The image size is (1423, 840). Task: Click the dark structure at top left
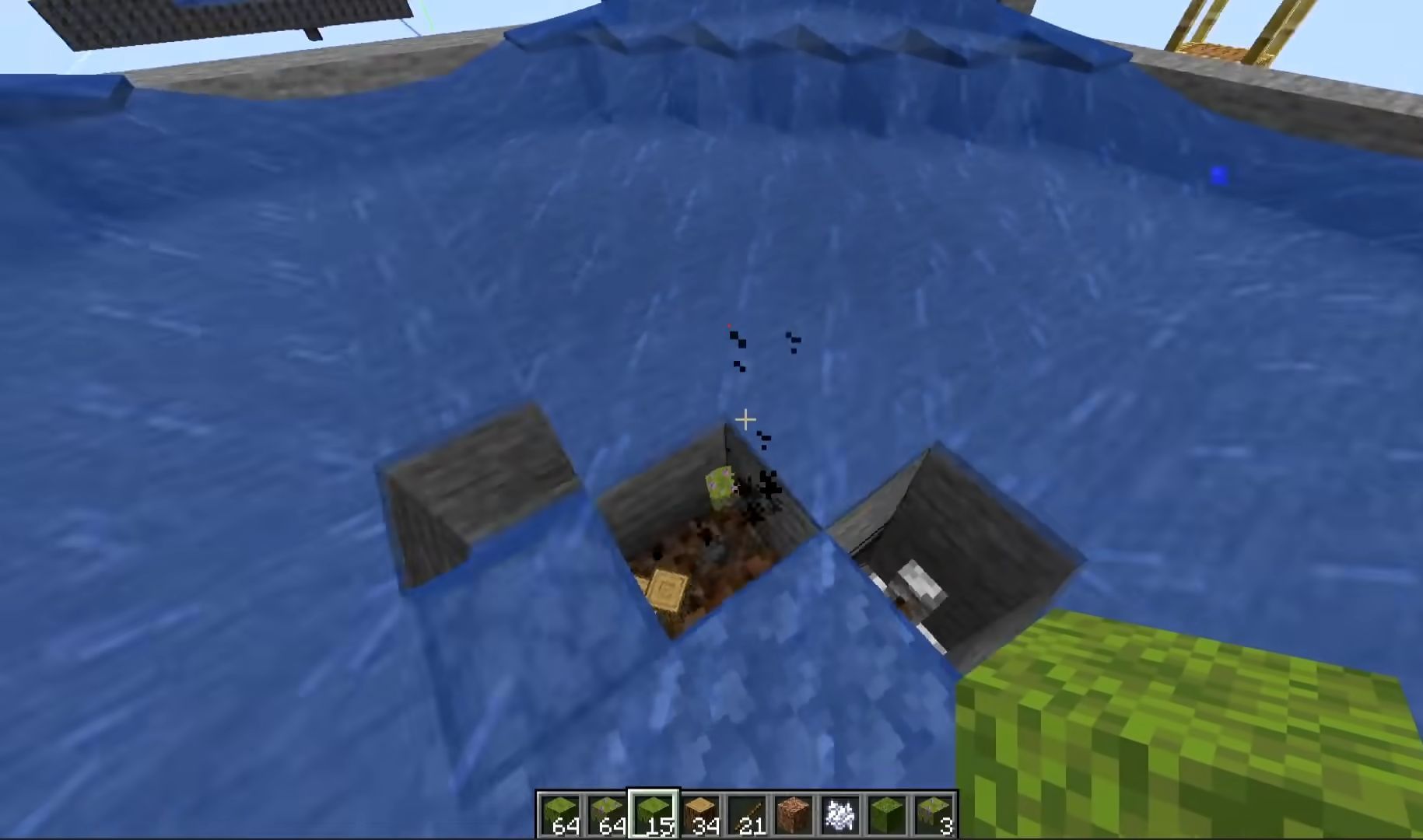195,19
